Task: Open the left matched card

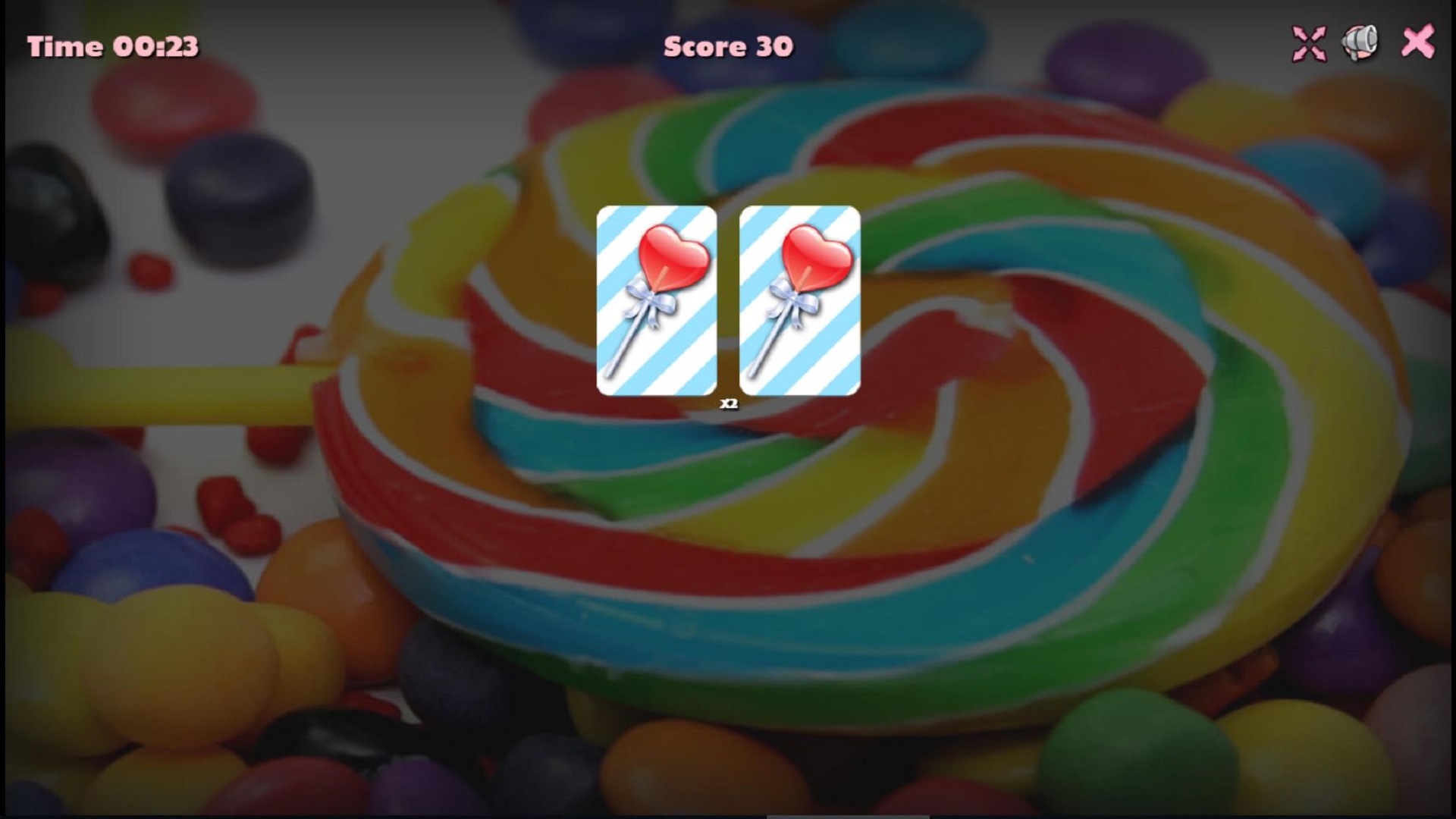Action: (656, 302)
